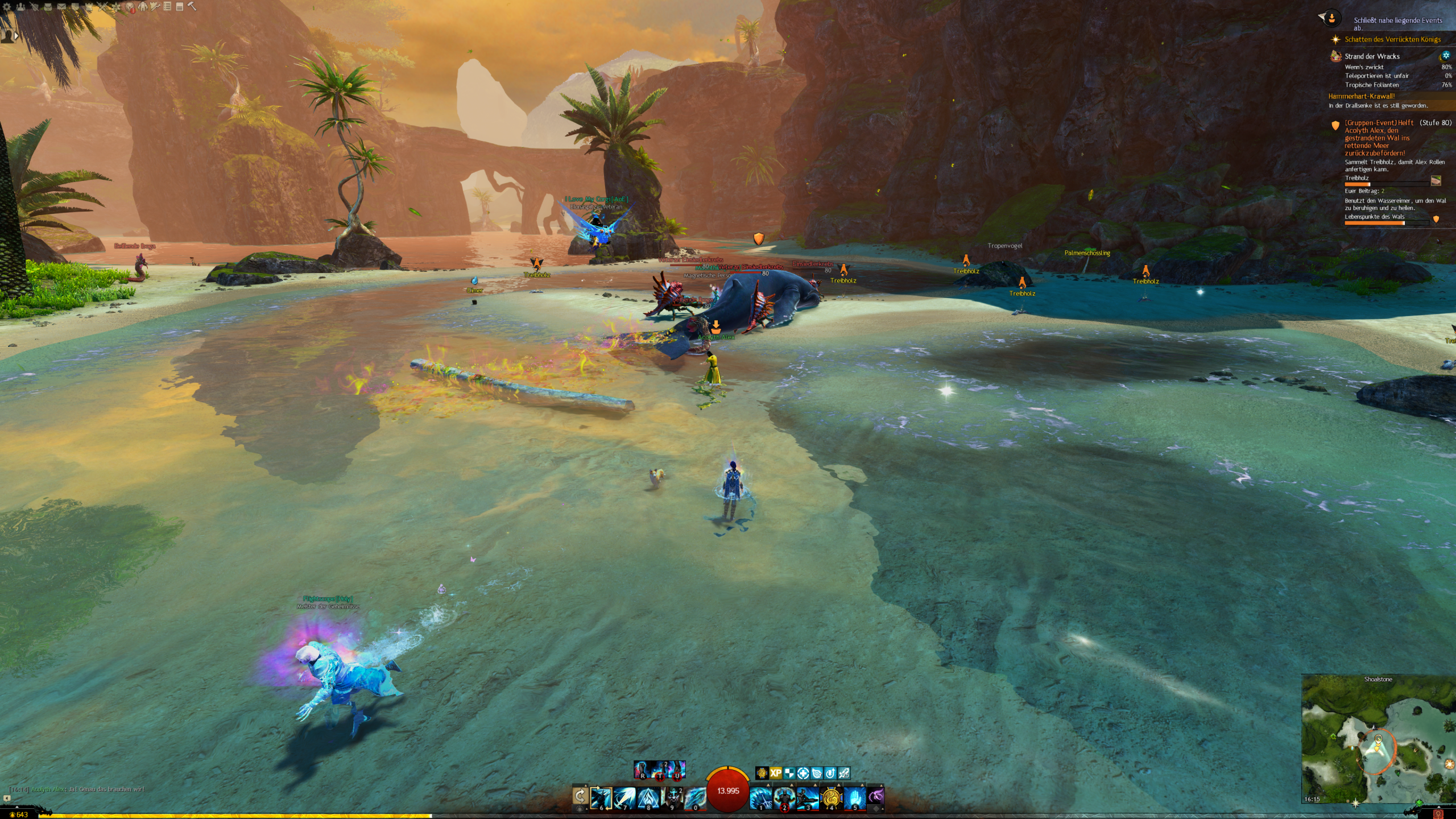Activate the golden shield emblem skill
This screenshot has width=1456, height=819.
tap(831, 797)
